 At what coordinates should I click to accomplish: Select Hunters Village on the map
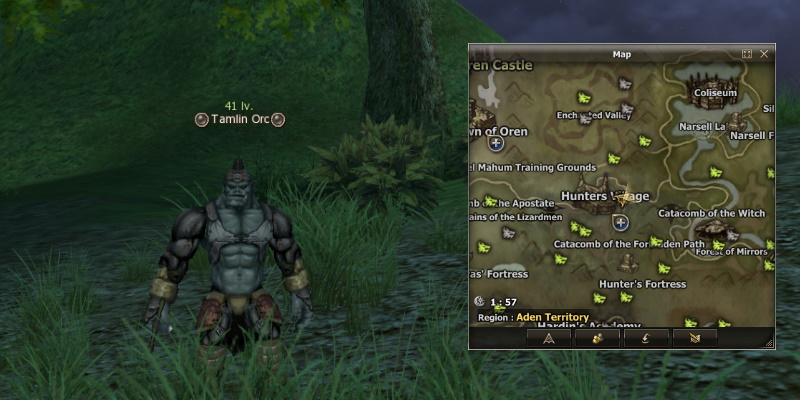[605, 195]
